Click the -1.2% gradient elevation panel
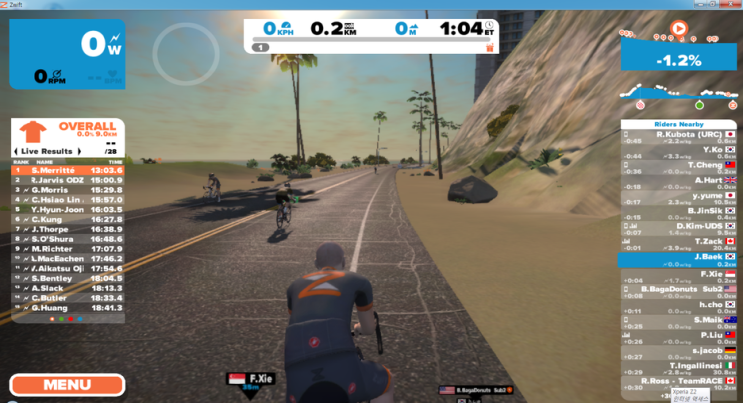 [677, 58]
